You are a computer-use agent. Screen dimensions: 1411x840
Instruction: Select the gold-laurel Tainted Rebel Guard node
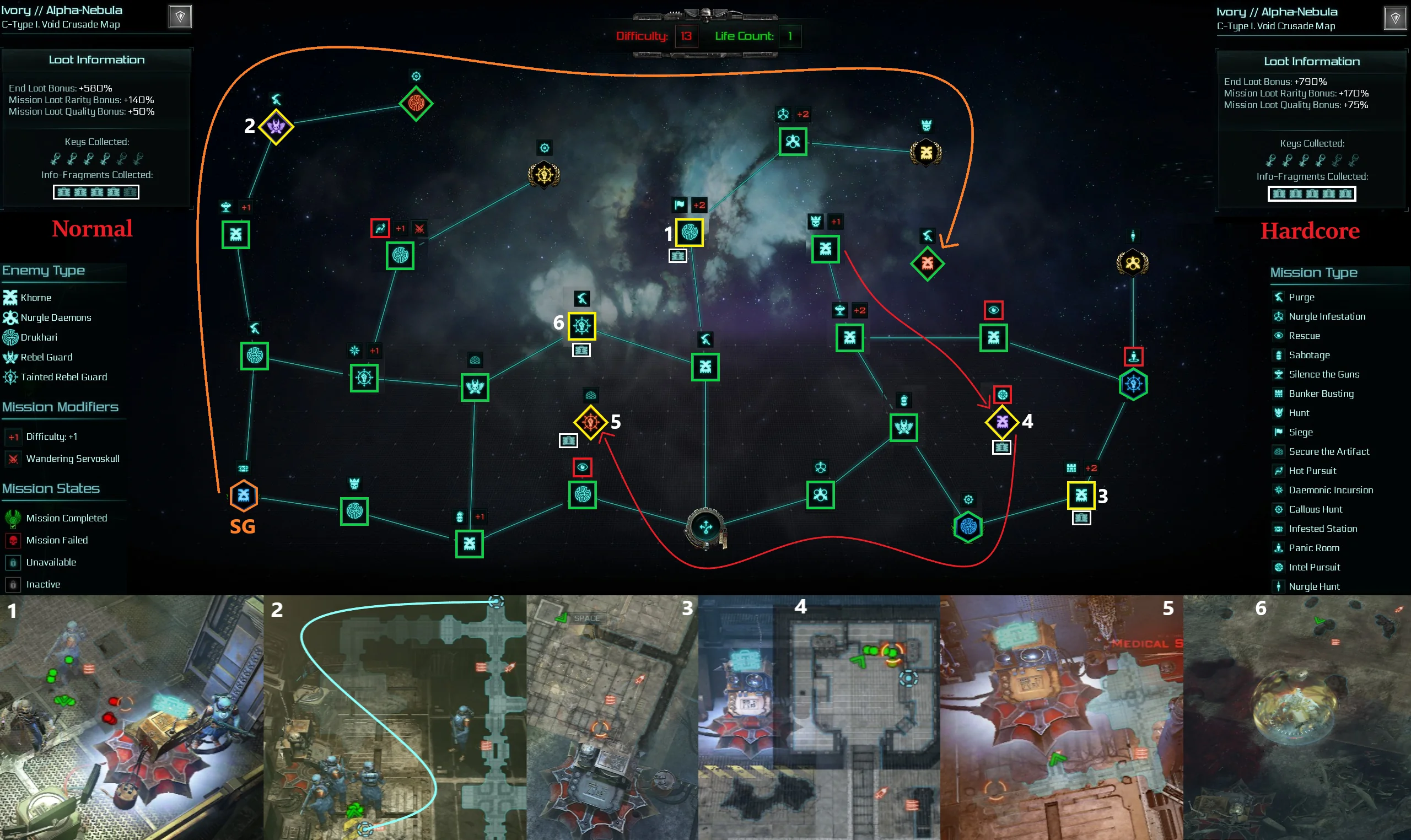tap(544, 175)
